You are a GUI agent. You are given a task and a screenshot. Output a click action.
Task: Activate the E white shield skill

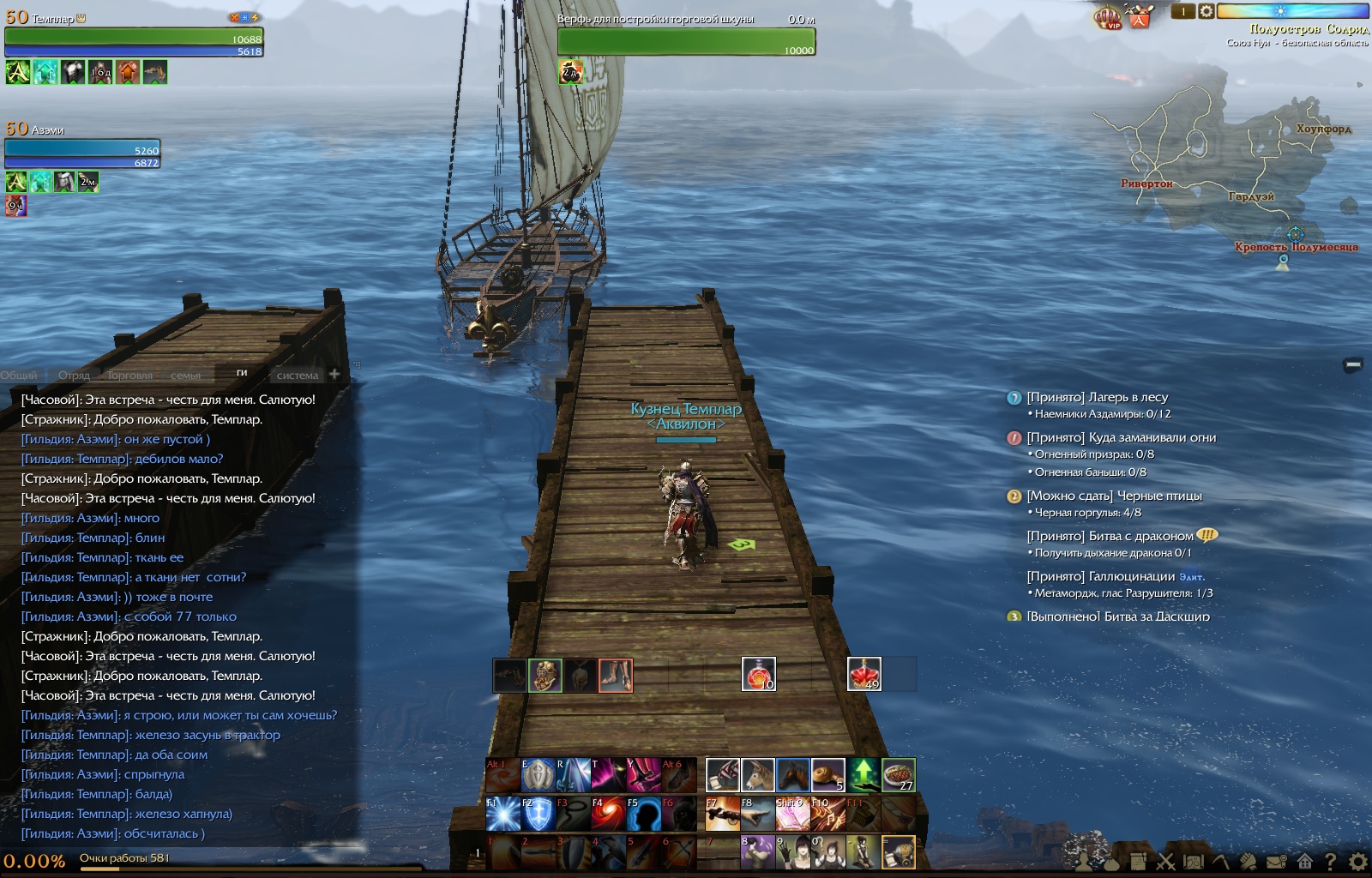[538, 775]
